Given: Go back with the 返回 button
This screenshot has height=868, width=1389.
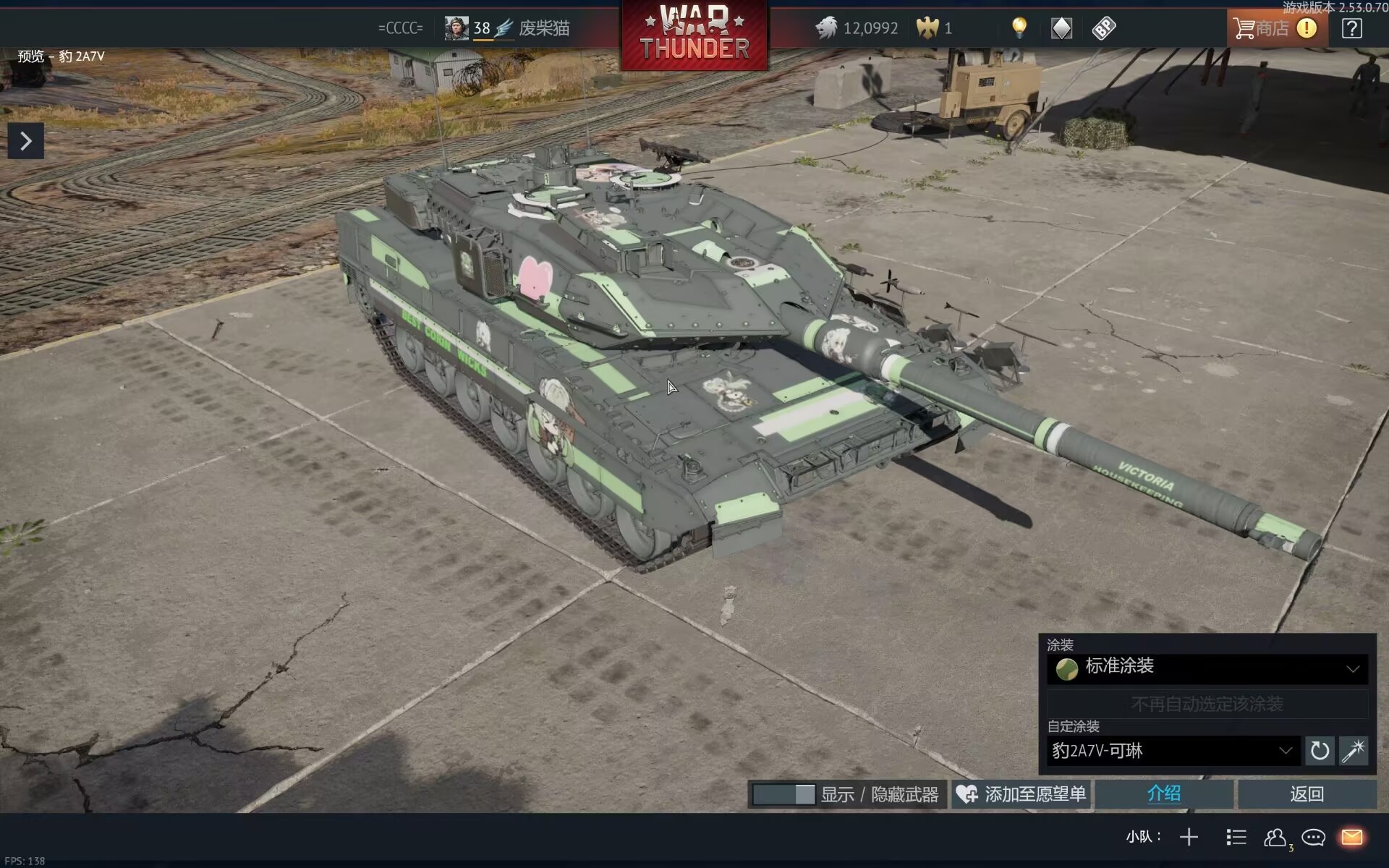Looking at the screenshot, I should (x=1307, y=794).
